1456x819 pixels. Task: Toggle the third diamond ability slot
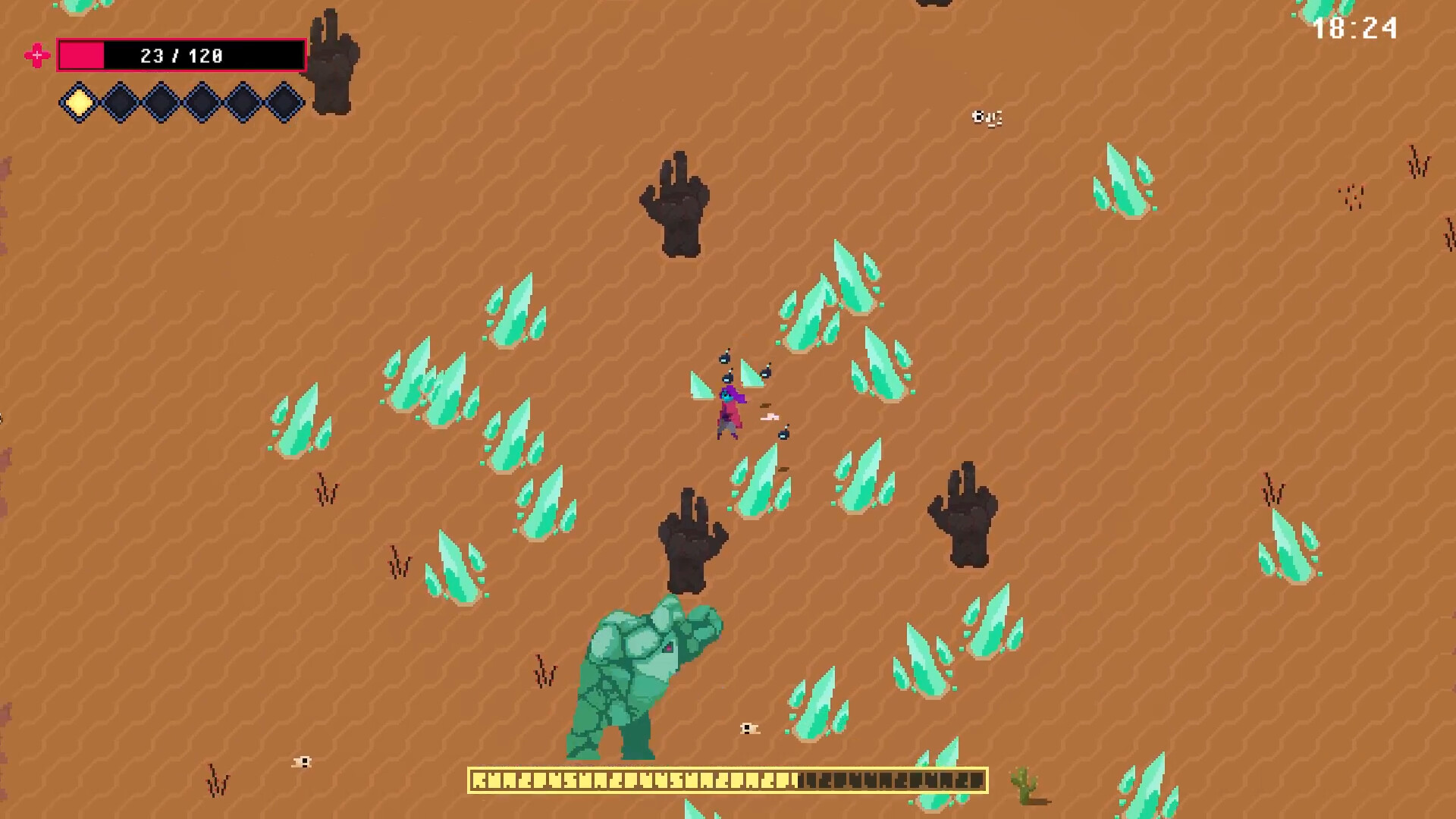tap(161, 102)
